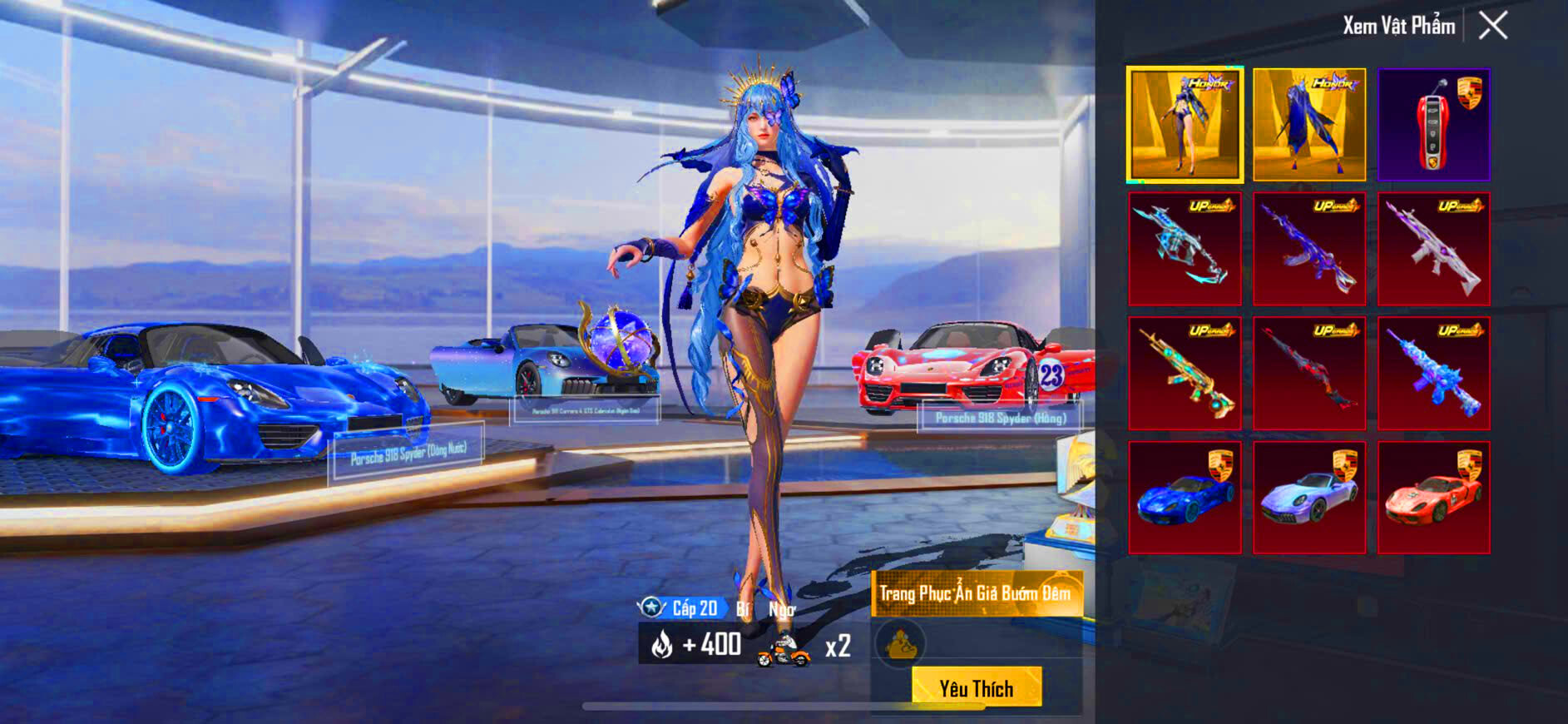Select the purple UPGRADE rifle skin
The height and width of the screenshot is (724, 1568).
pyautogui.click(x=1432, y=247)
